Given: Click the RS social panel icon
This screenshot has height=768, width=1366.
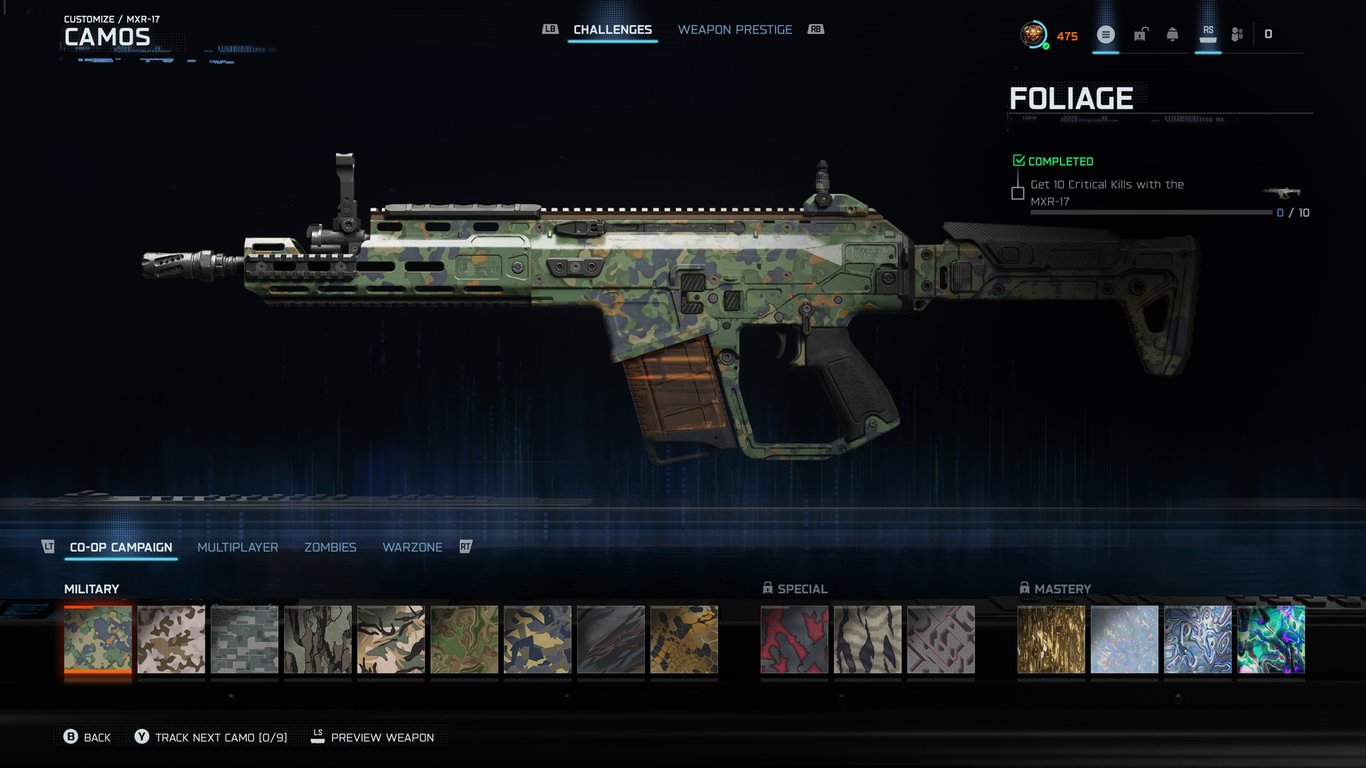Looking at the screenshot, I should pos(1207,33).
